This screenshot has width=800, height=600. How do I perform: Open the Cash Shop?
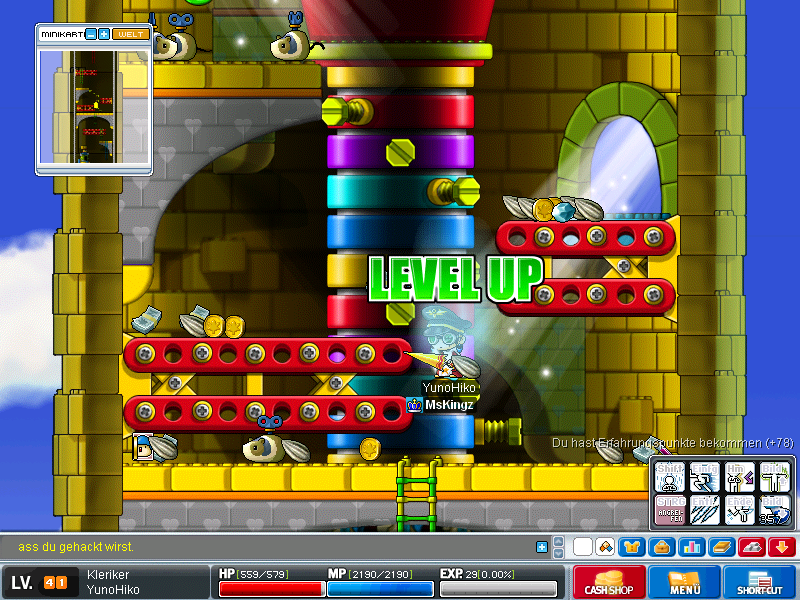[607, 583]
